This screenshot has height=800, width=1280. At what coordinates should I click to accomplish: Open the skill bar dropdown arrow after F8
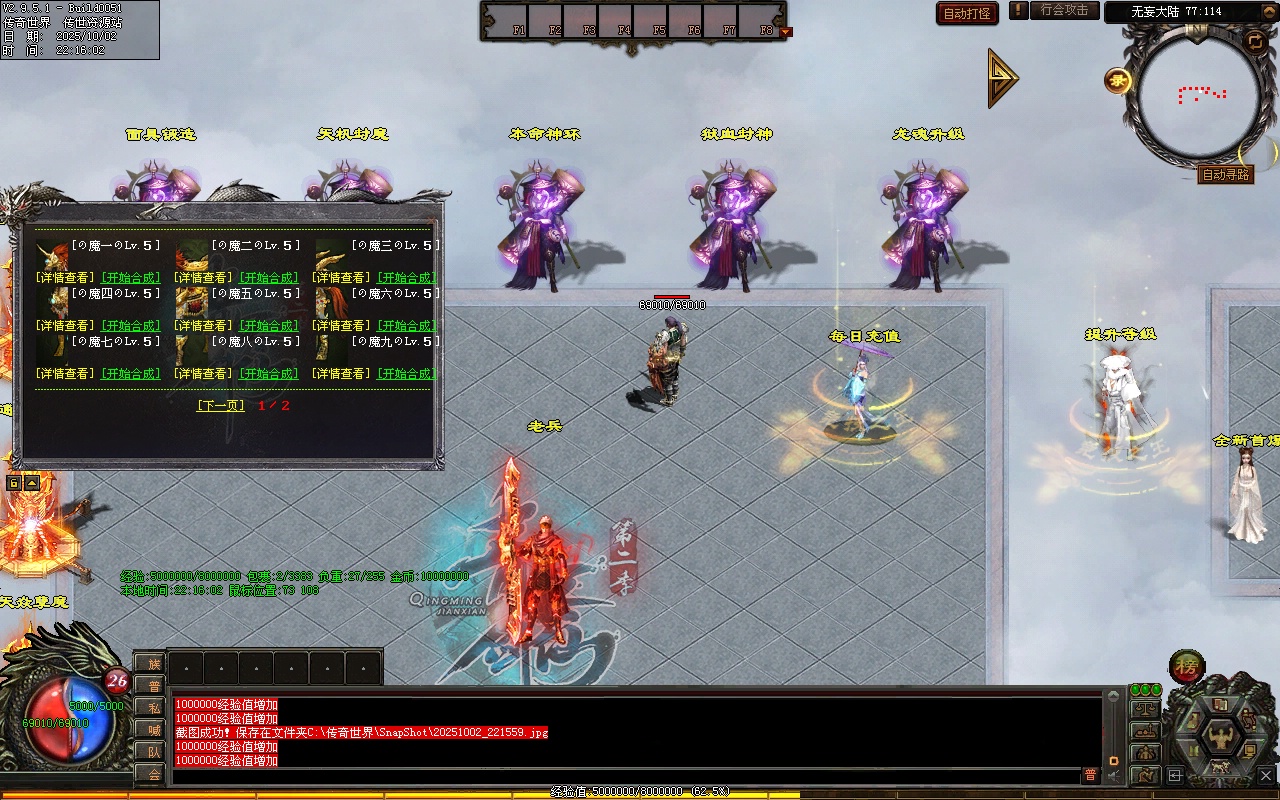pyautogui.click(x=785, y=32)
